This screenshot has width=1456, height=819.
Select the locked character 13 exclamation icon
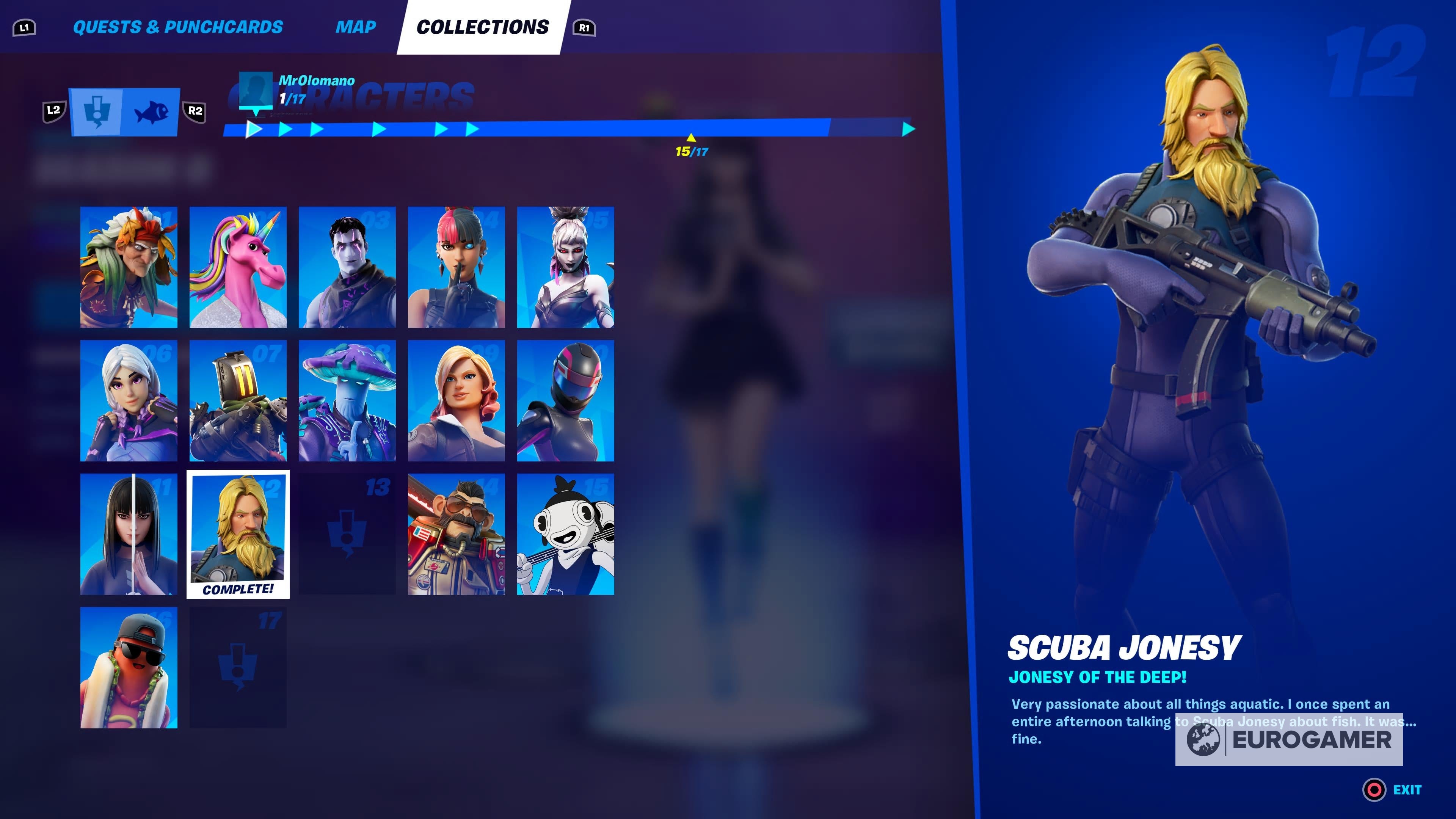[x=347, y=534]
